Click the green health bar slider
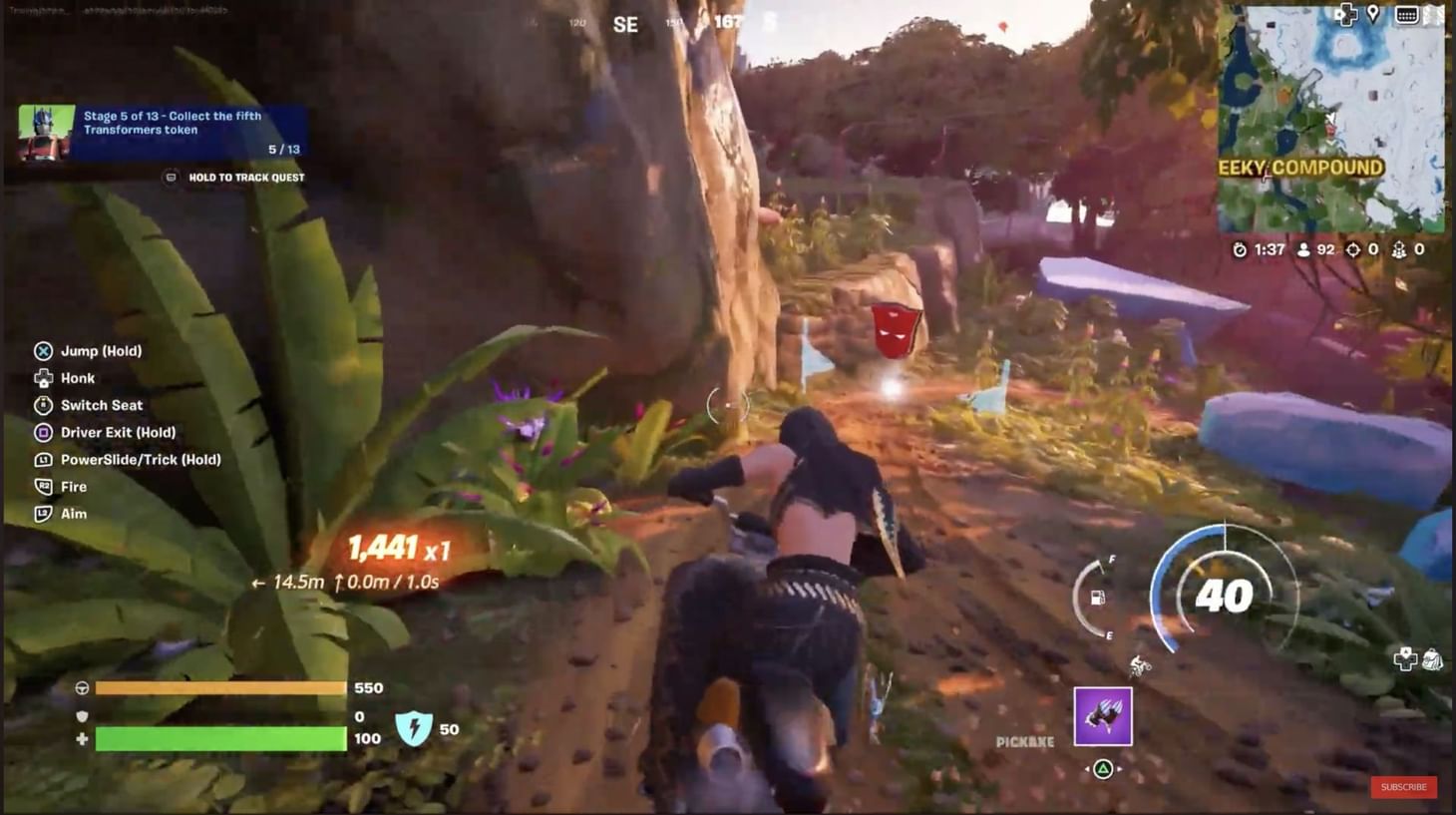 point(219,739)
